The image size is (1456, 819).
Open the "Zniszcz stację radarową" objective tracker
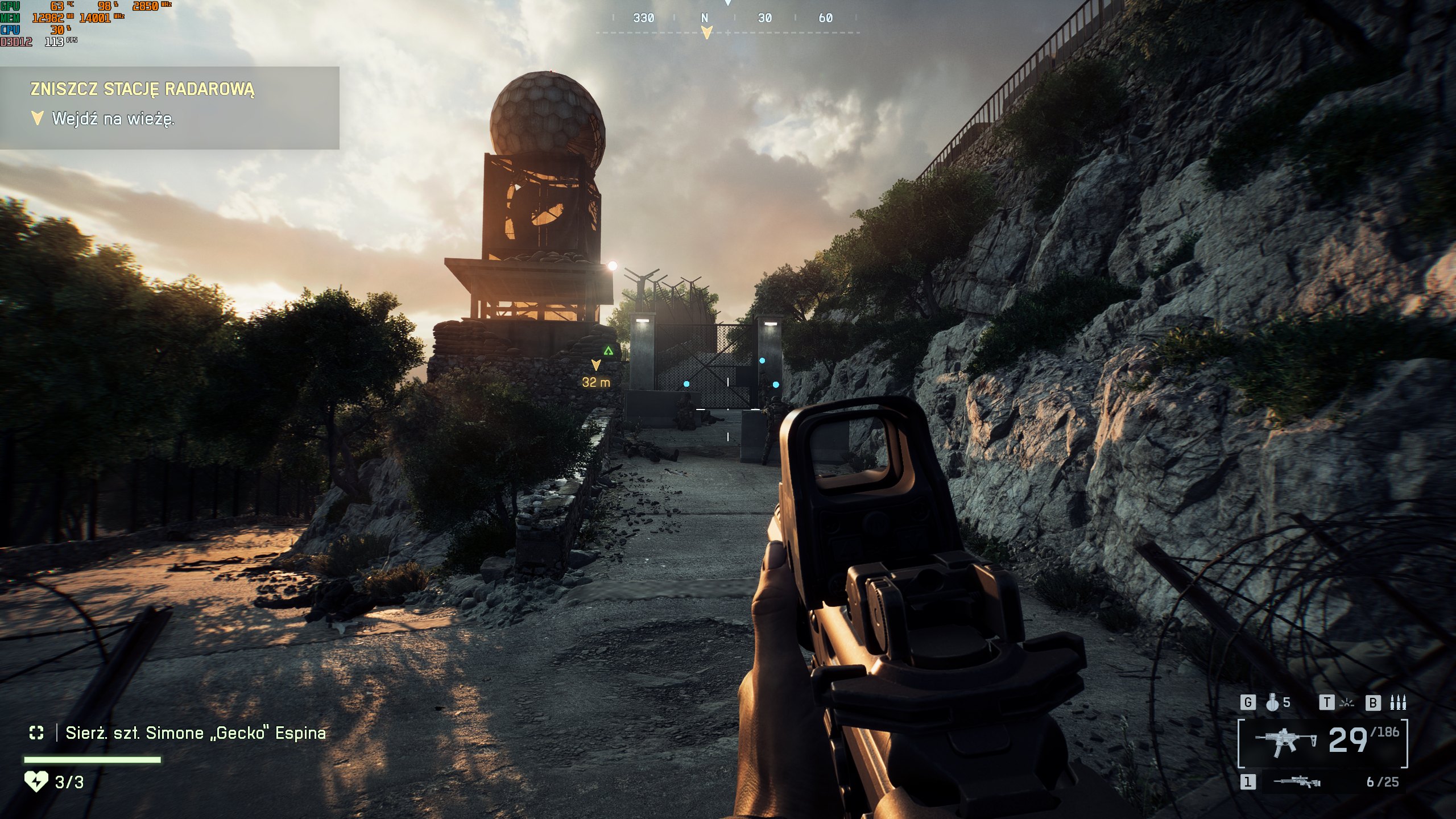point(142,89)
